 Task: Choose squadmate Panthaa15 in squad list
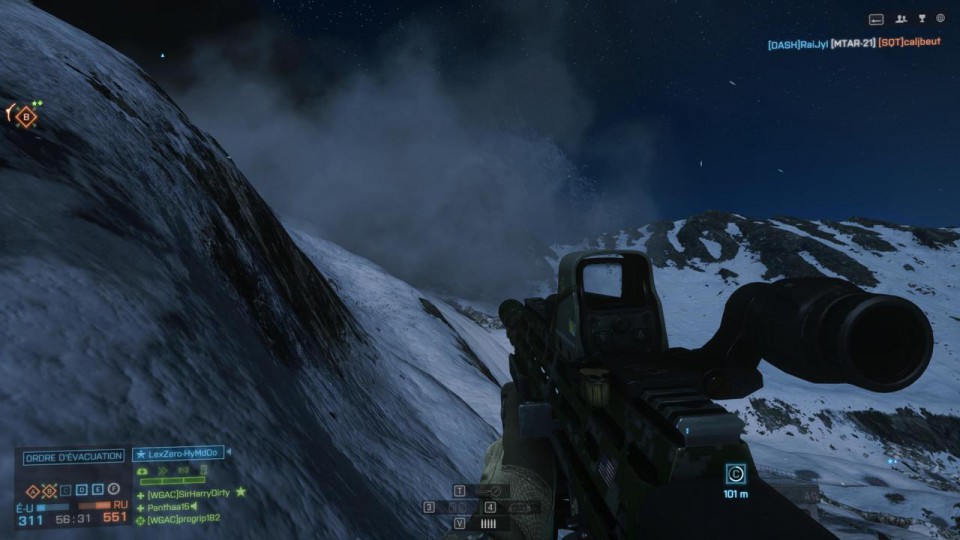(168, 507)
